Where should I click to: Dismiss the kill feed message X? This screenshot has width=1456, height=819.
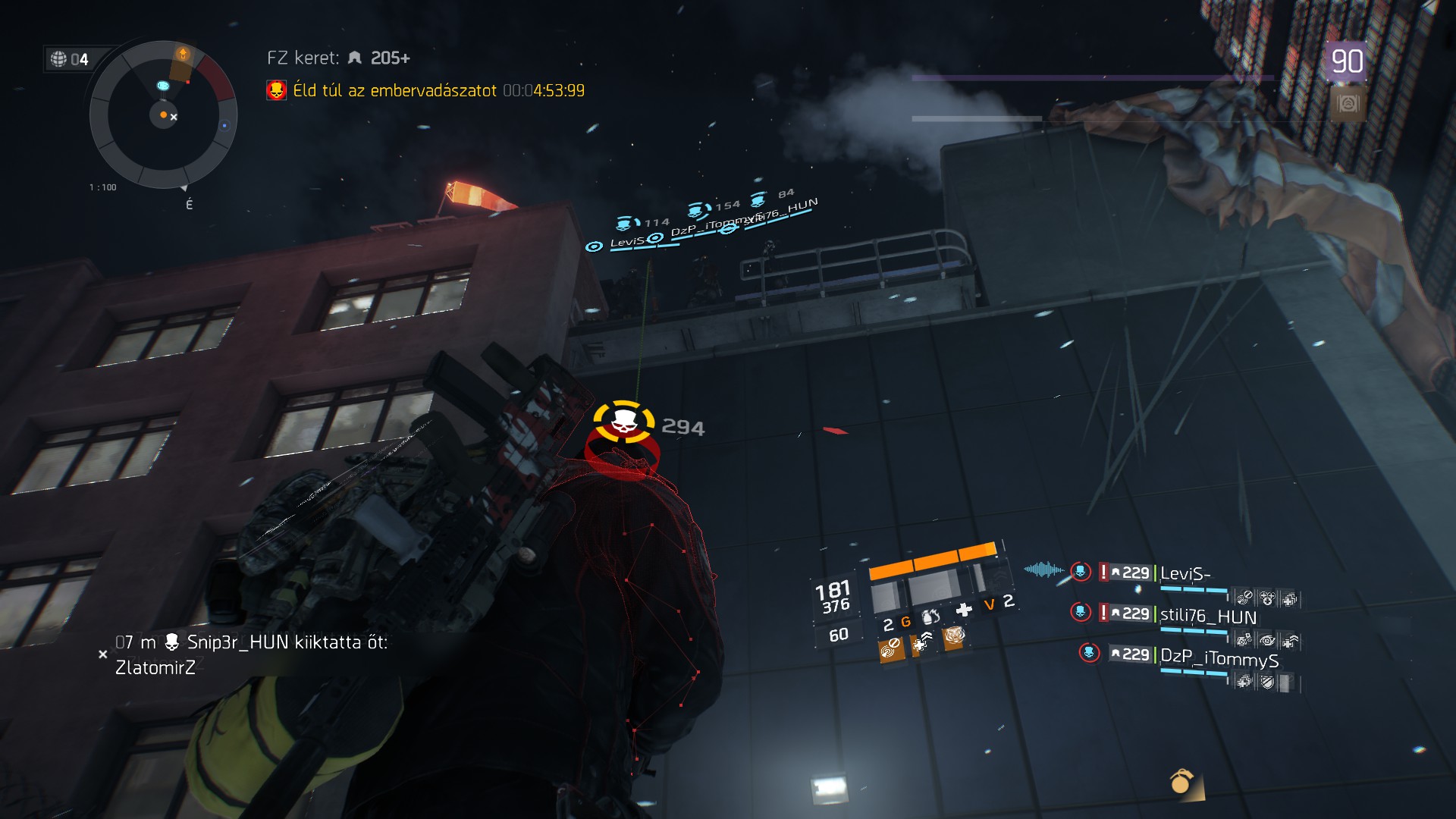(103, 654)
